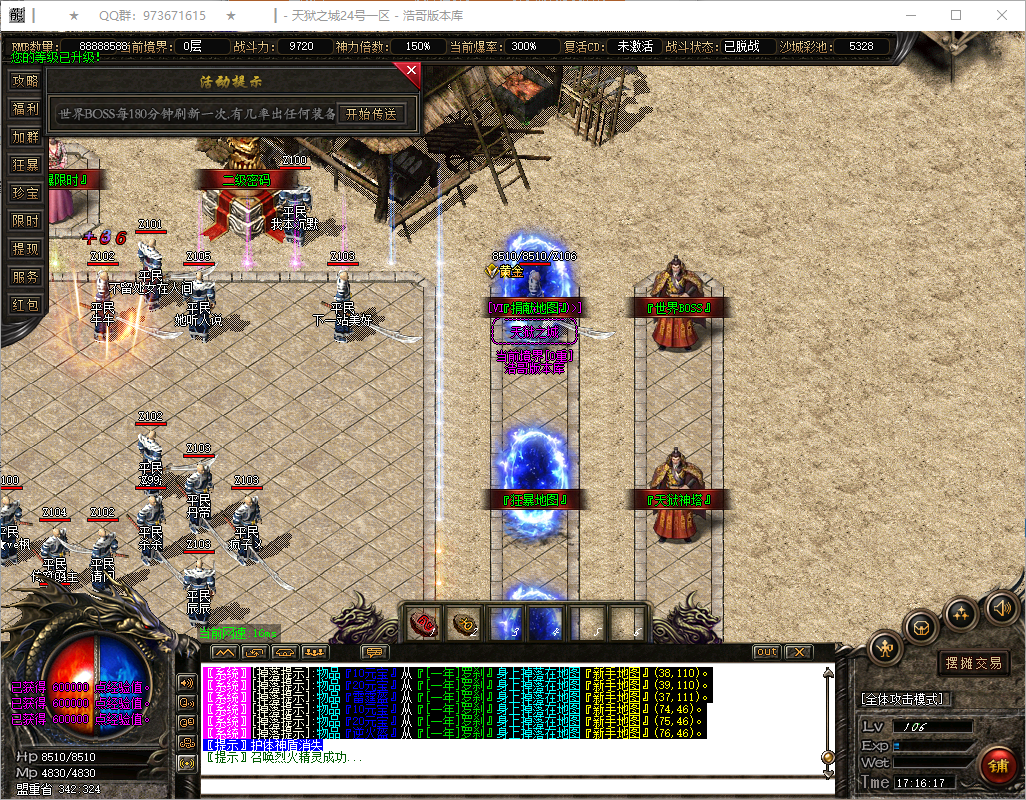The width and height of the screenshot is (1026, 800).
Task: Open the bag inventory icon
Action: [921, 628]
